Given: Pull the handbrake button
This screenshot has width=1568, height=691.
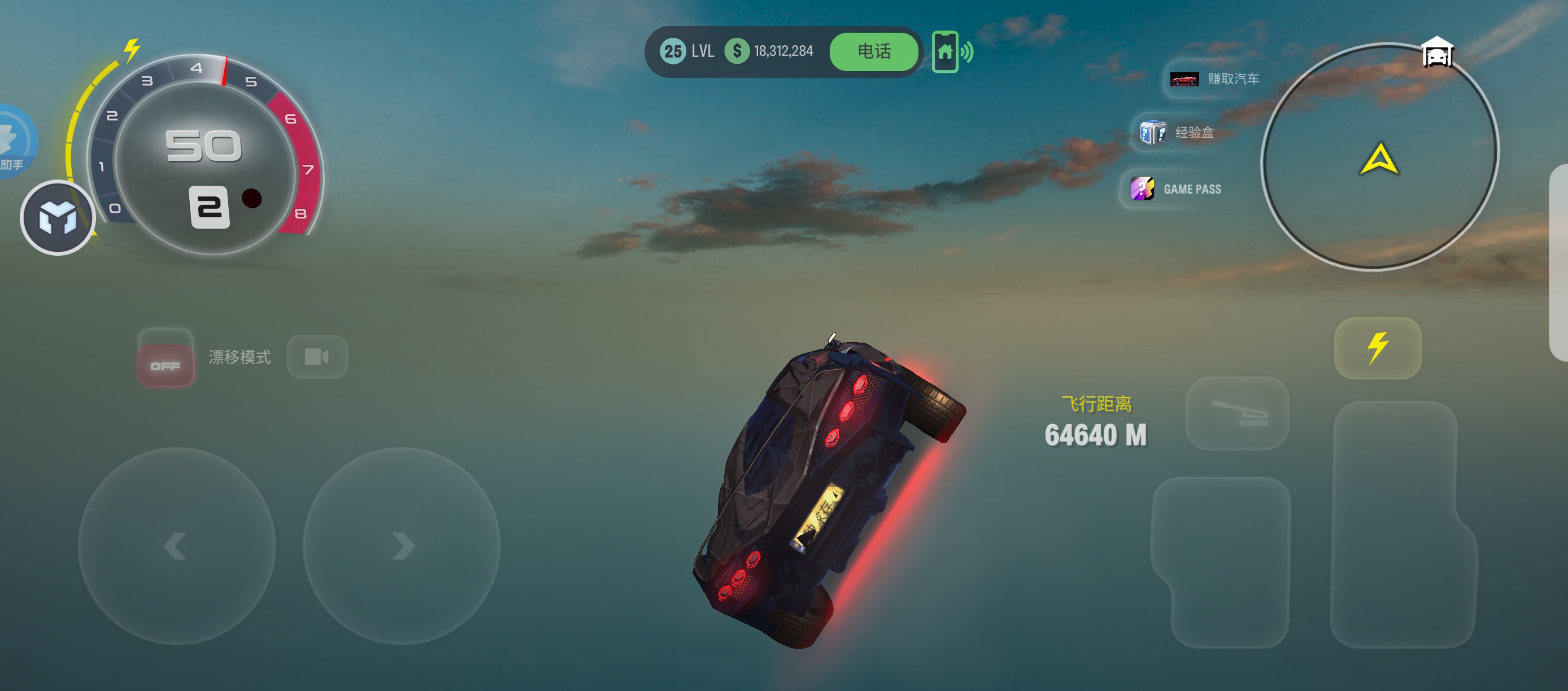Looking at the screenshot, I should 1237,414.
